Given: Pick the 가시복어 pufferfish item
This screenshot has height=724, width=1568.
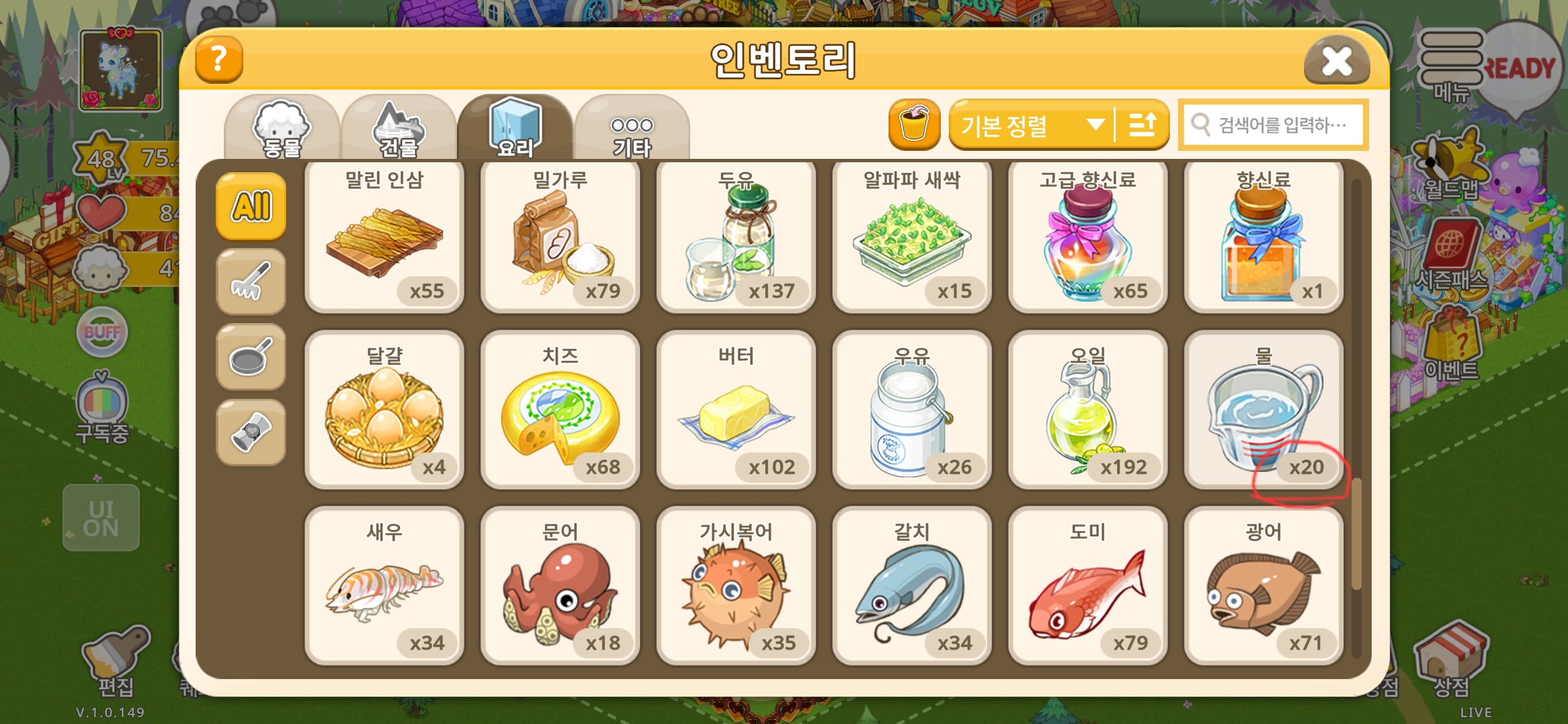Looking at the screenshot, I should pos(736,586).
